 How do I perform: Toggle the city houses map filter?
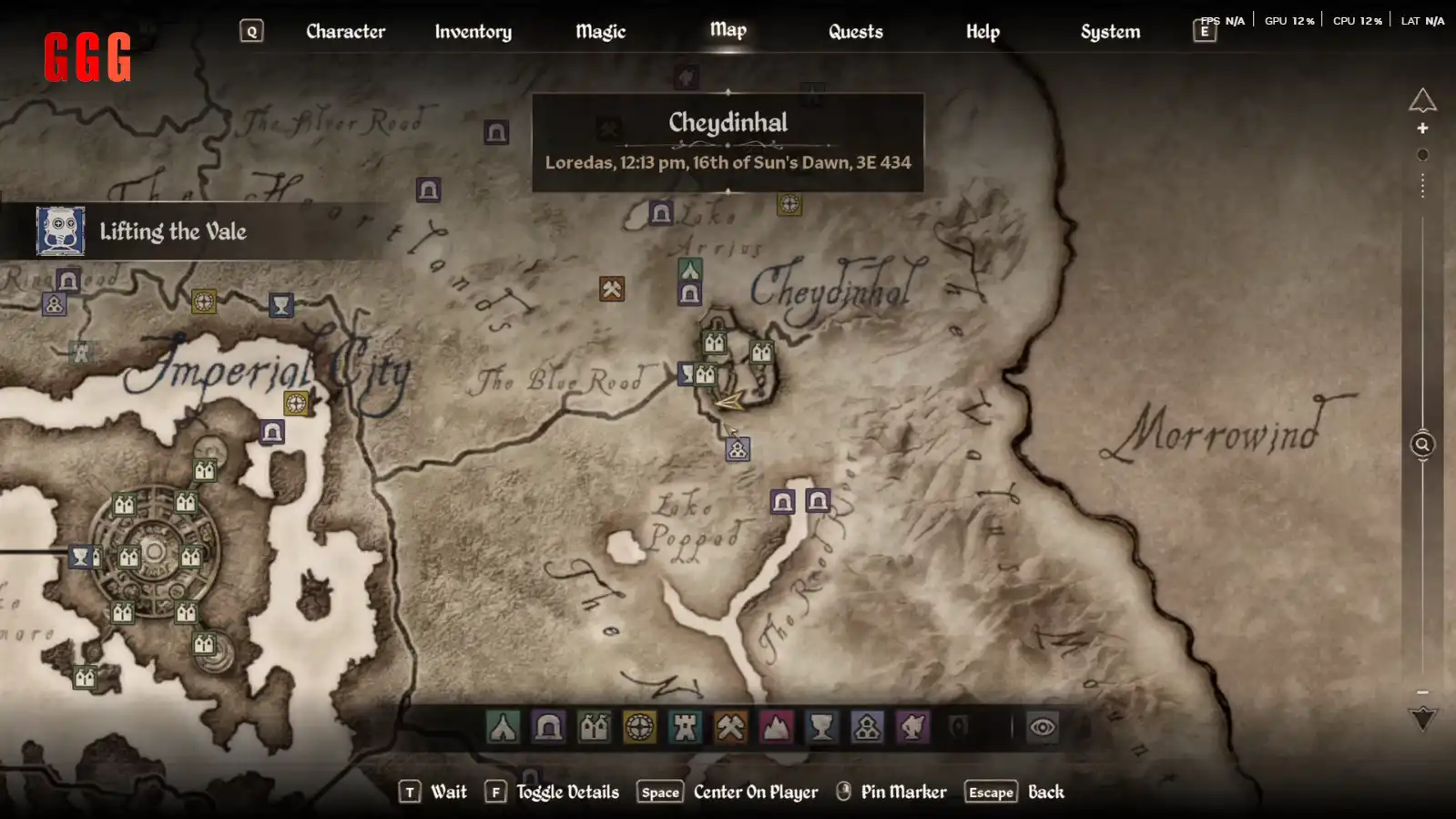(594, 727)
